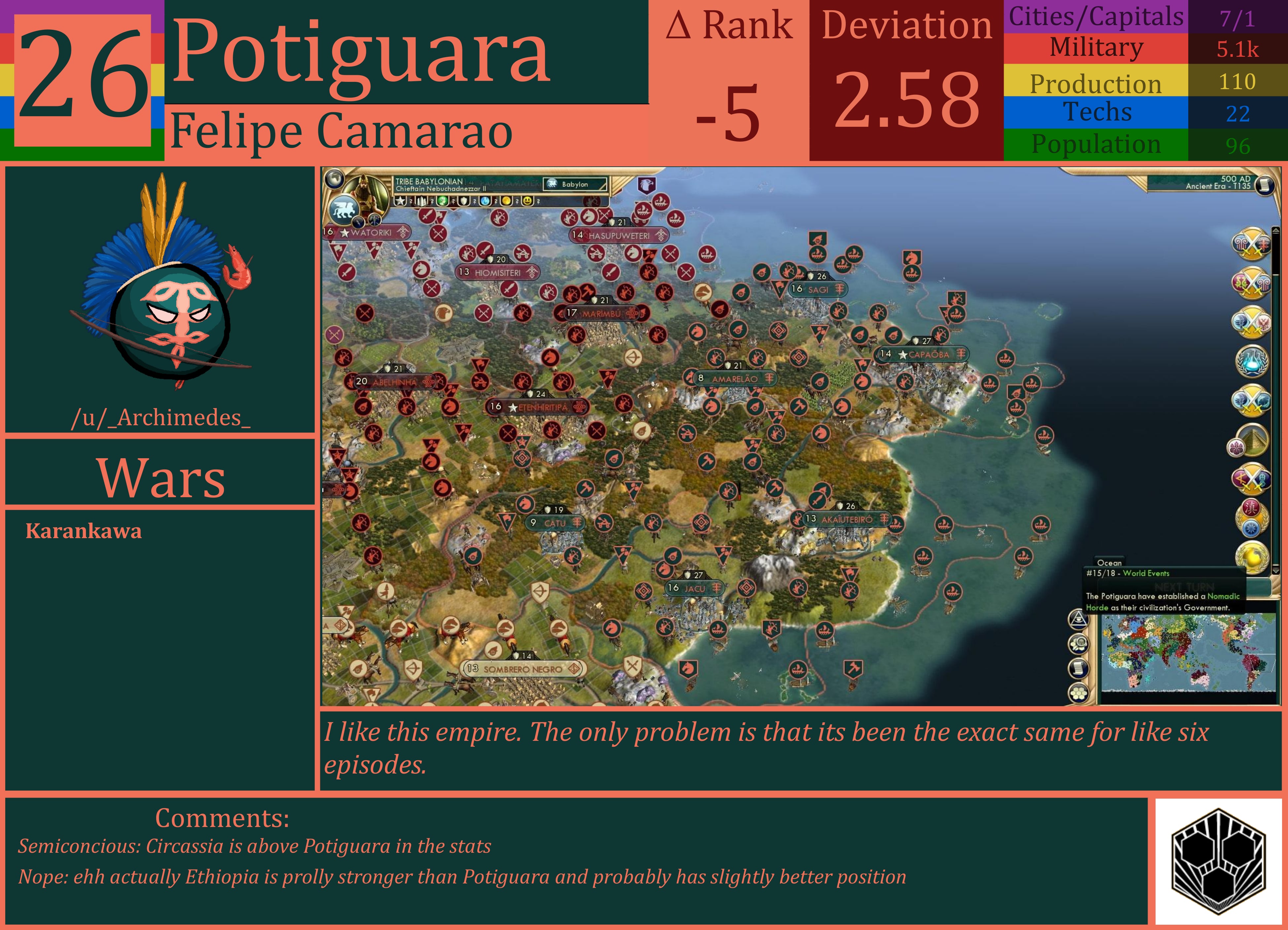The height and width of the screenshot is (930, 1288).
Task: Click the up arrow atop the notification scrollbar
Action: click(x=1276, y=230)
